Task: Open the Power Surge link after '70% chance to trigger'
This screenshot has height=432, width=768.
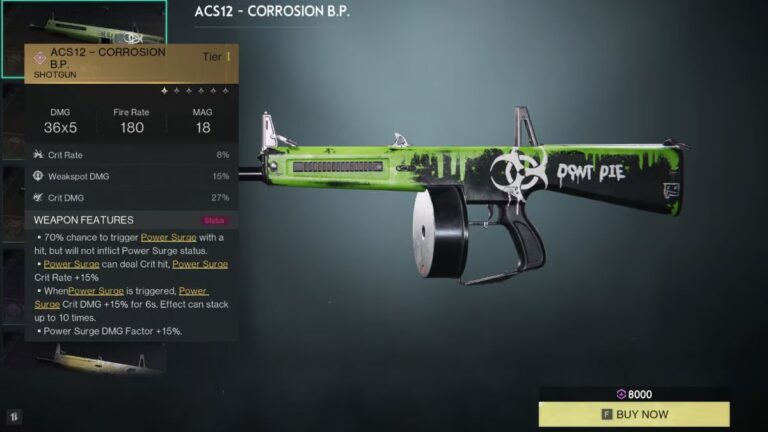Action: (168, 237)
